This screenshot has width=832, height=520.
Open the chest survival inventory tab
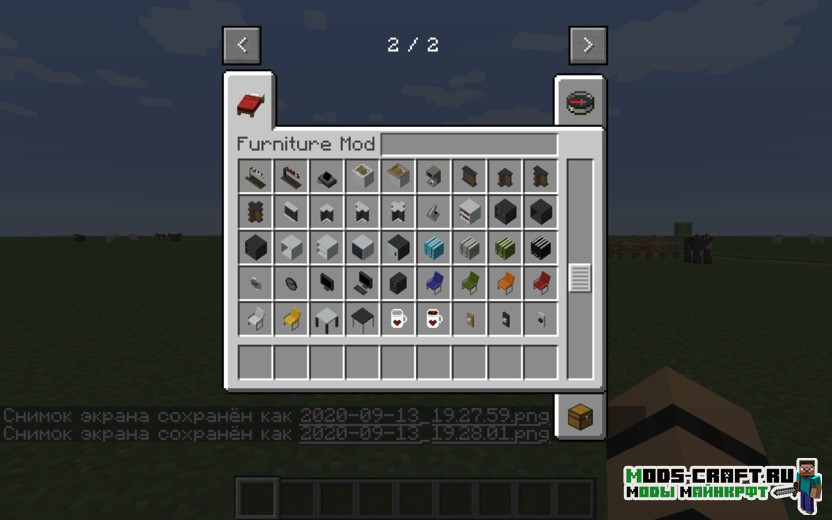click(x=580, y=413)
